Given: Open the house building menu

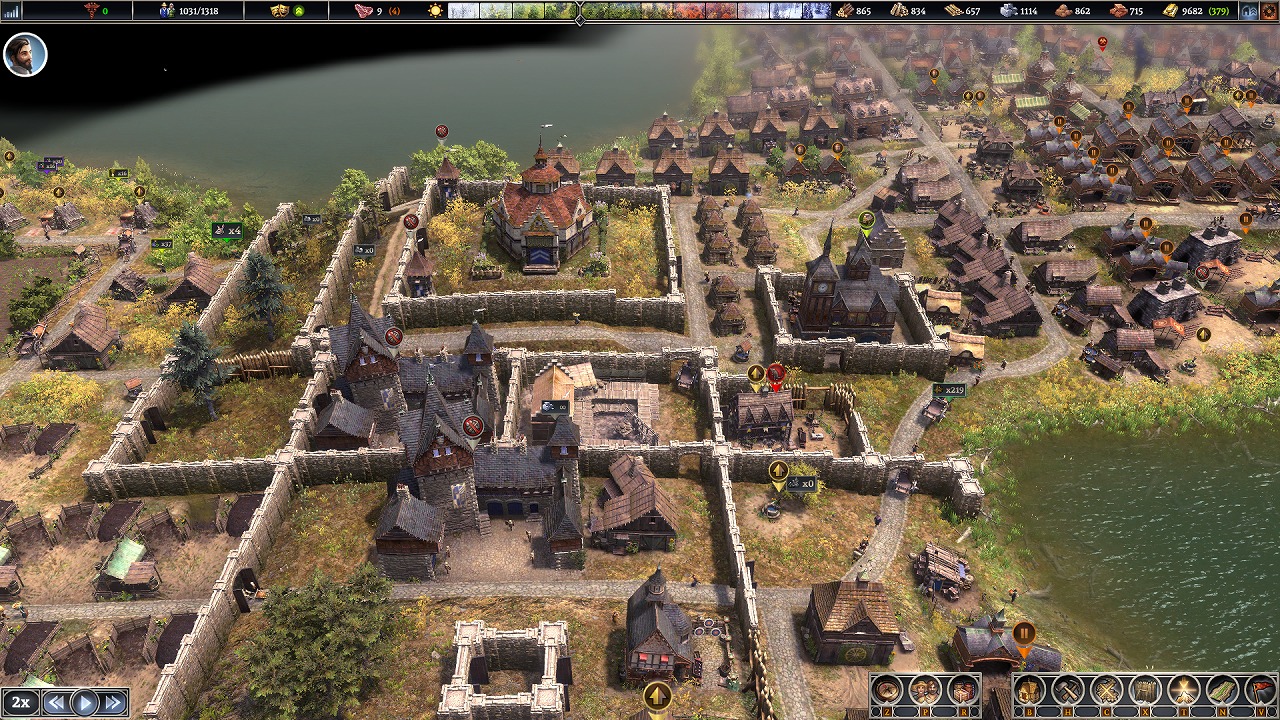Looking at the screenshot, I should coord(1030,690).
